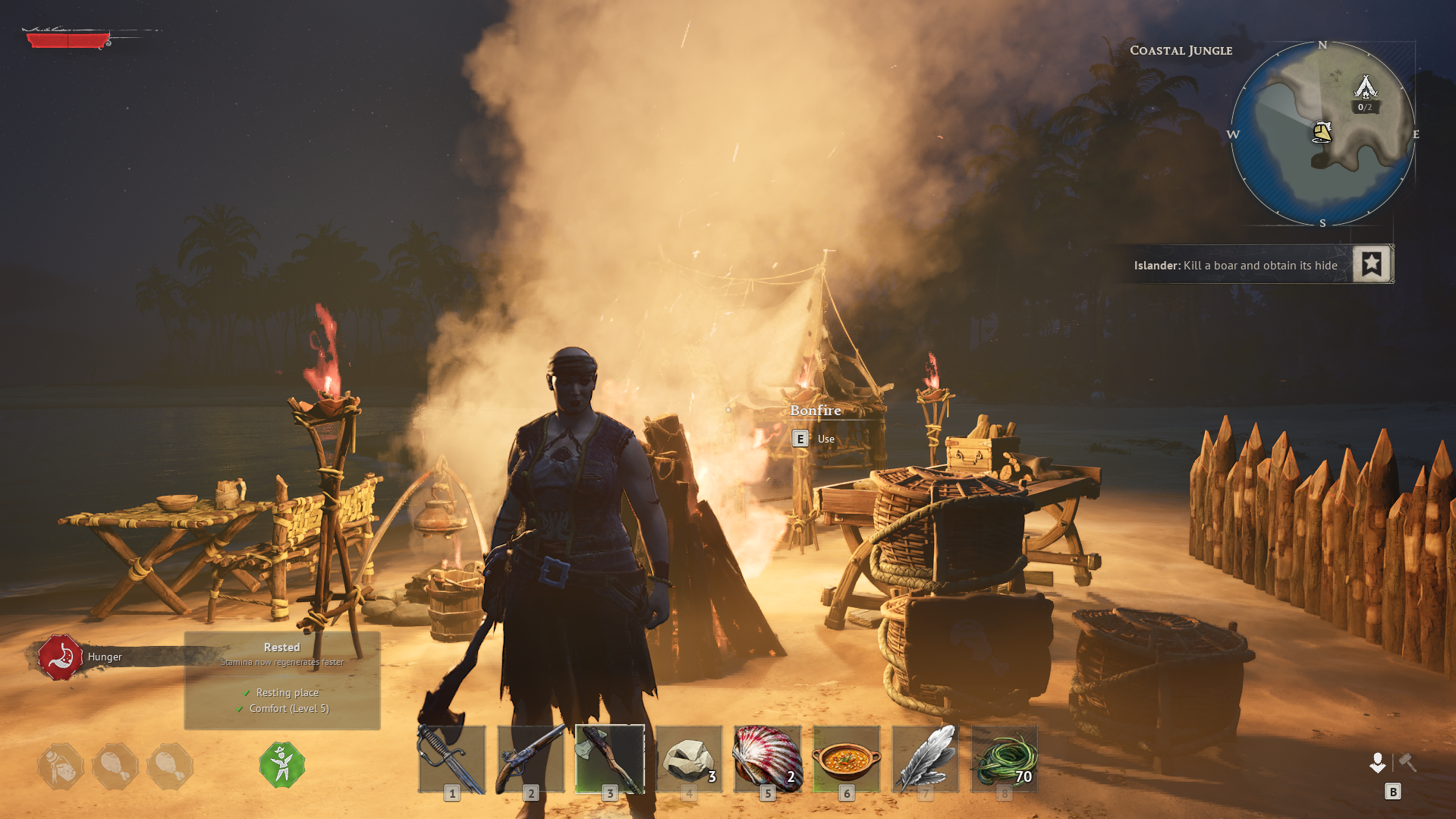Click the quest star bookmark icon
Screen dimensions: 1456x819
1372,264
